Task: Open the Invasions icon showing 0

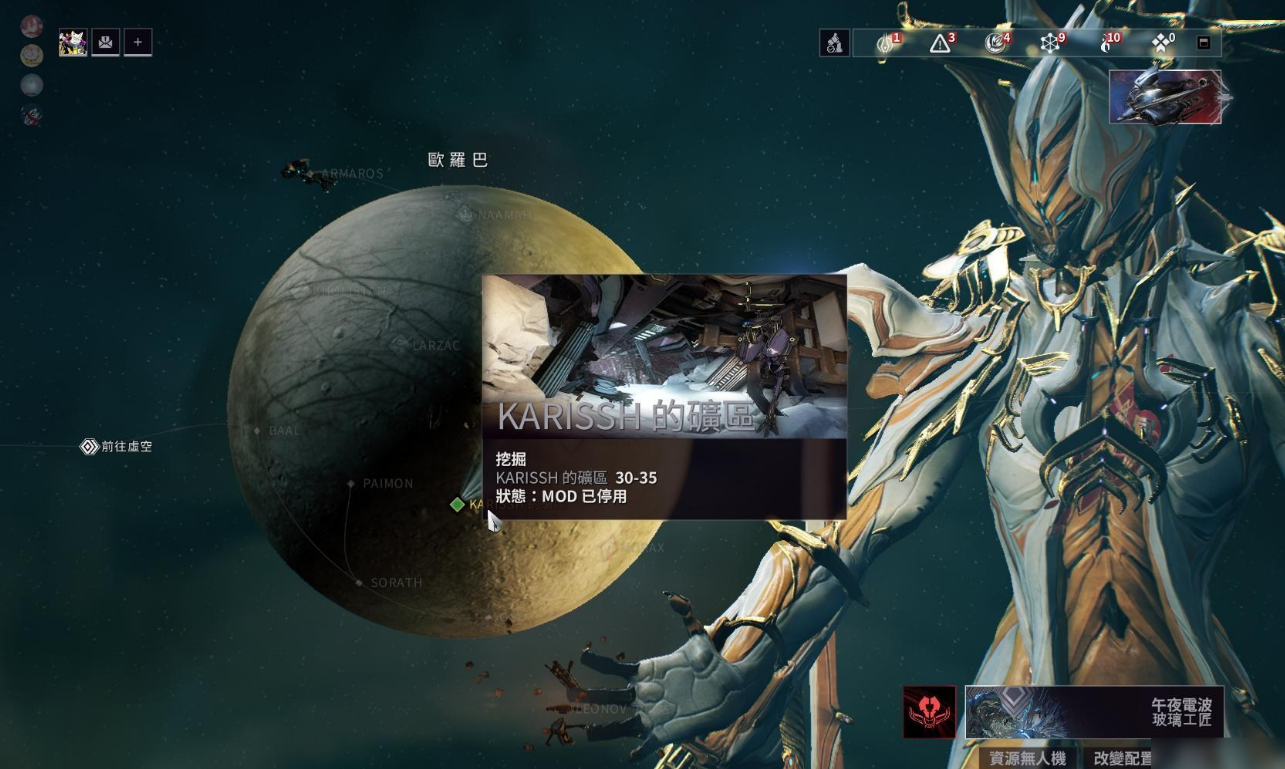Action: (1160, 43)
